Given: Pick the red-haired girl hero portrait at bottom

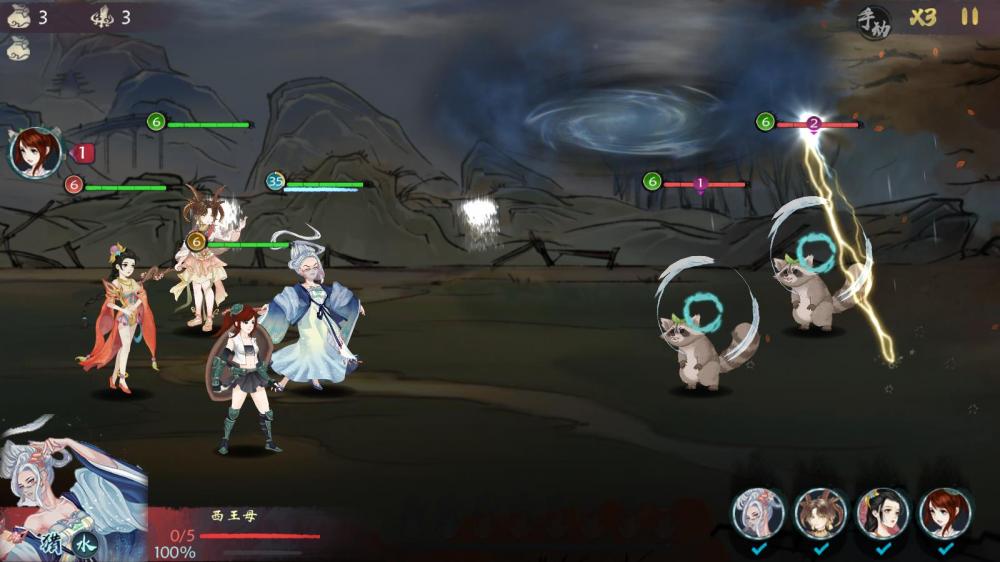Looking at the screenshot, I should point(944,514).
